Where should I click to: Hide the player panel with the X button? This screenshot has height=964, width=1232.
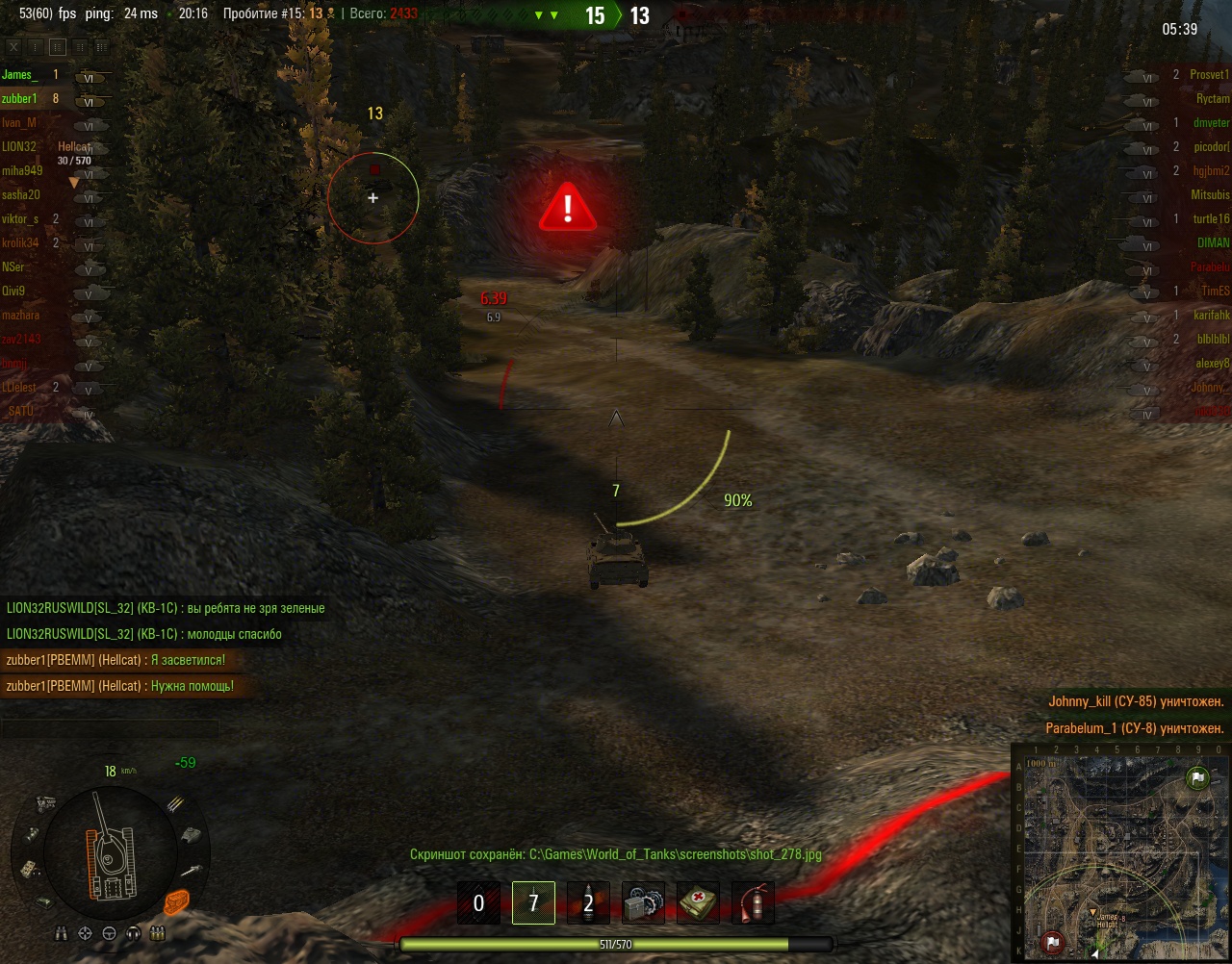pyautogui.click(x=13, y=46)
